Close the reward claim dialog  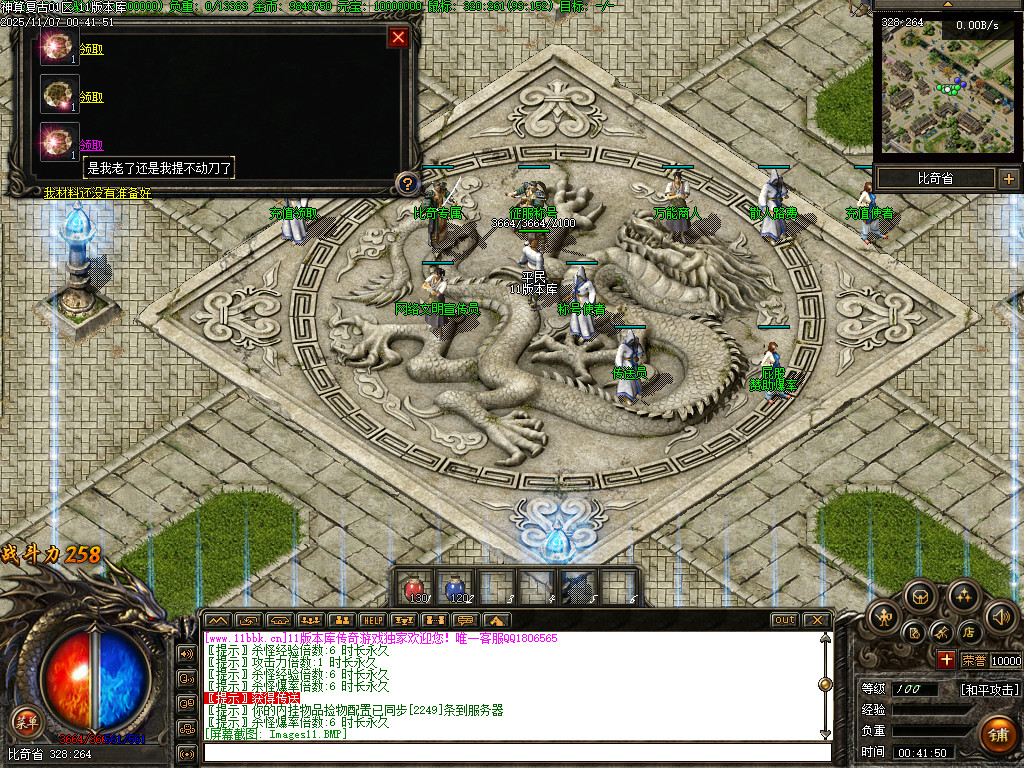pos(398,38)
